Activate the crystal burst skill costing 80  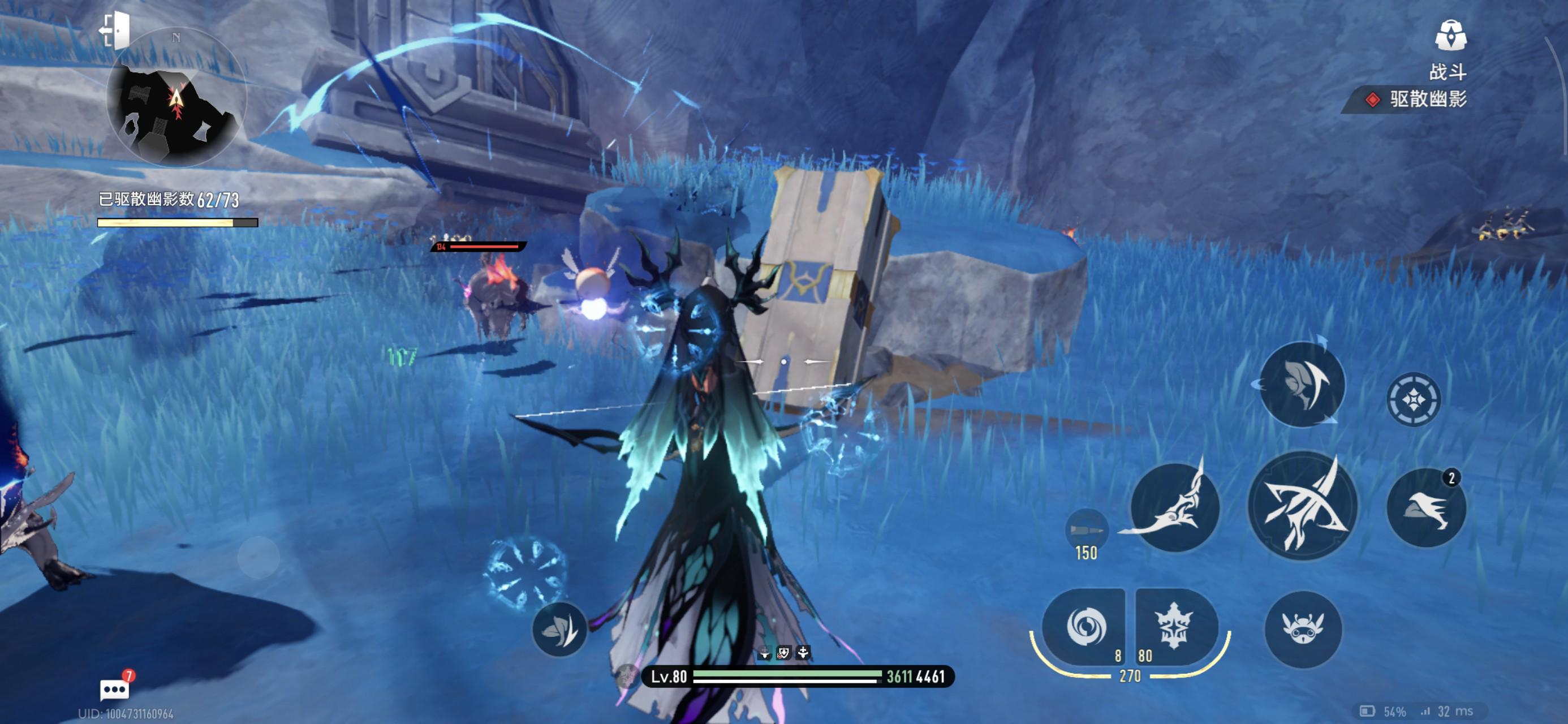pos(1174,626)
